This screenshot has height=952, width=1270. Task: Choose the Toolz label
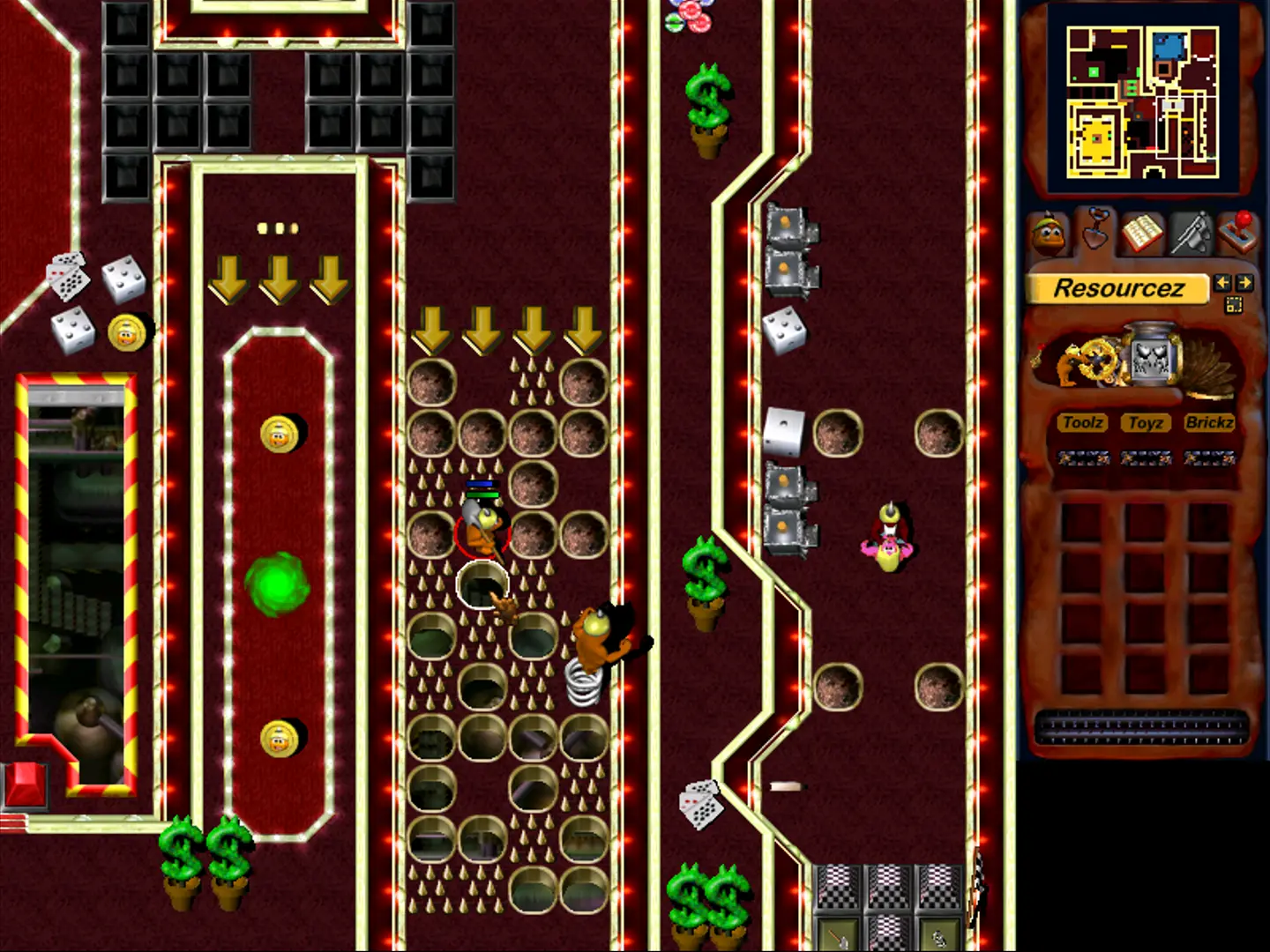(x=1082, y=423)
